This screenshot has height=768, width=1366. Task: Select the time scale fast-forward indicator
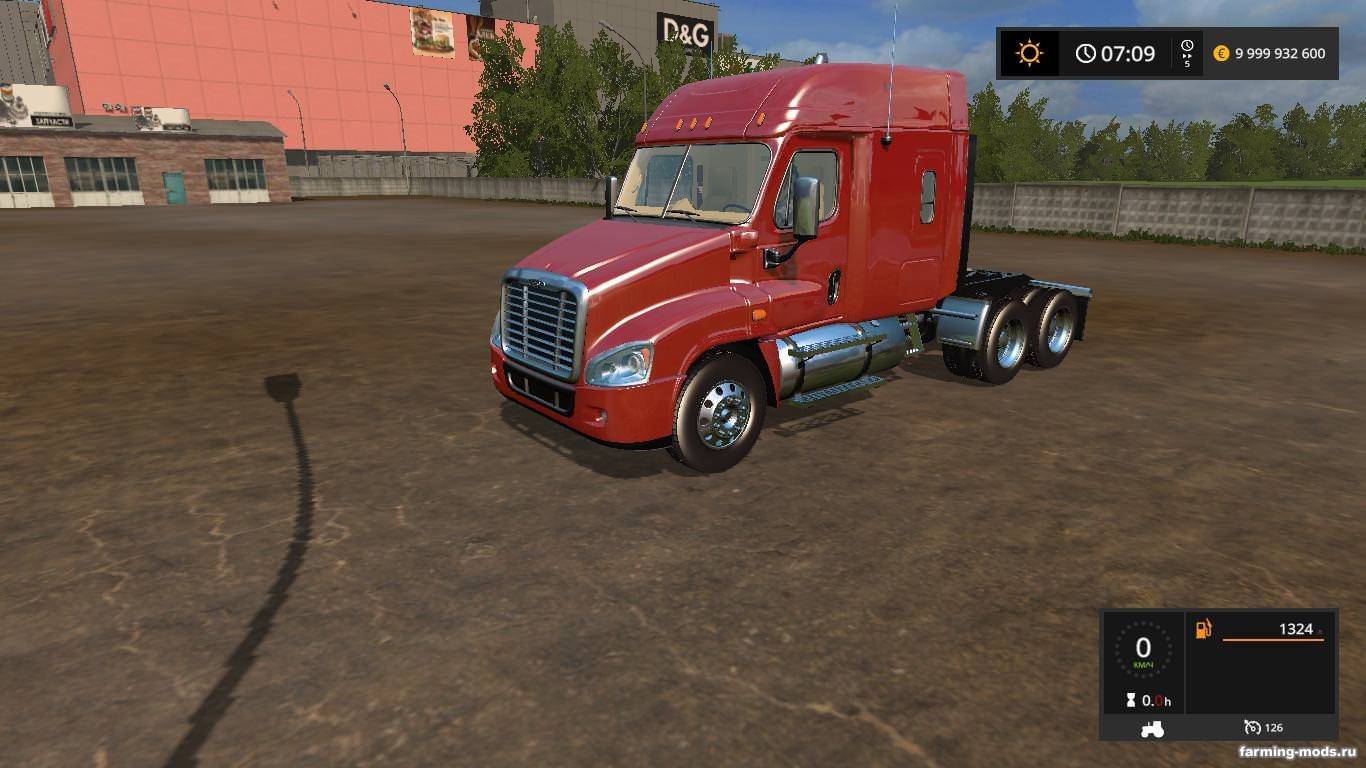1187,53
